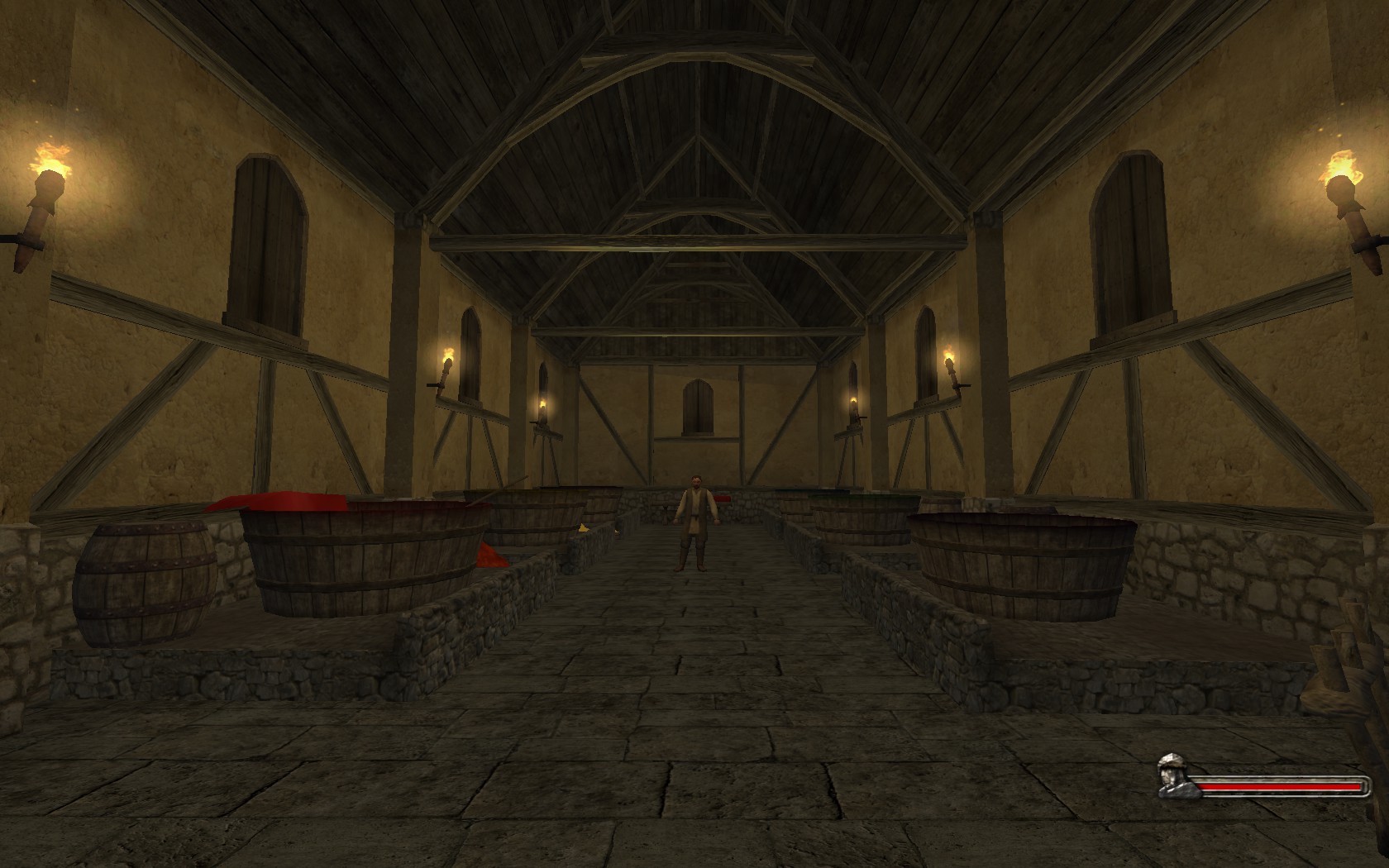Click the lit torch on the right pillar
The image size is (1389, 868).
(949, 364)
